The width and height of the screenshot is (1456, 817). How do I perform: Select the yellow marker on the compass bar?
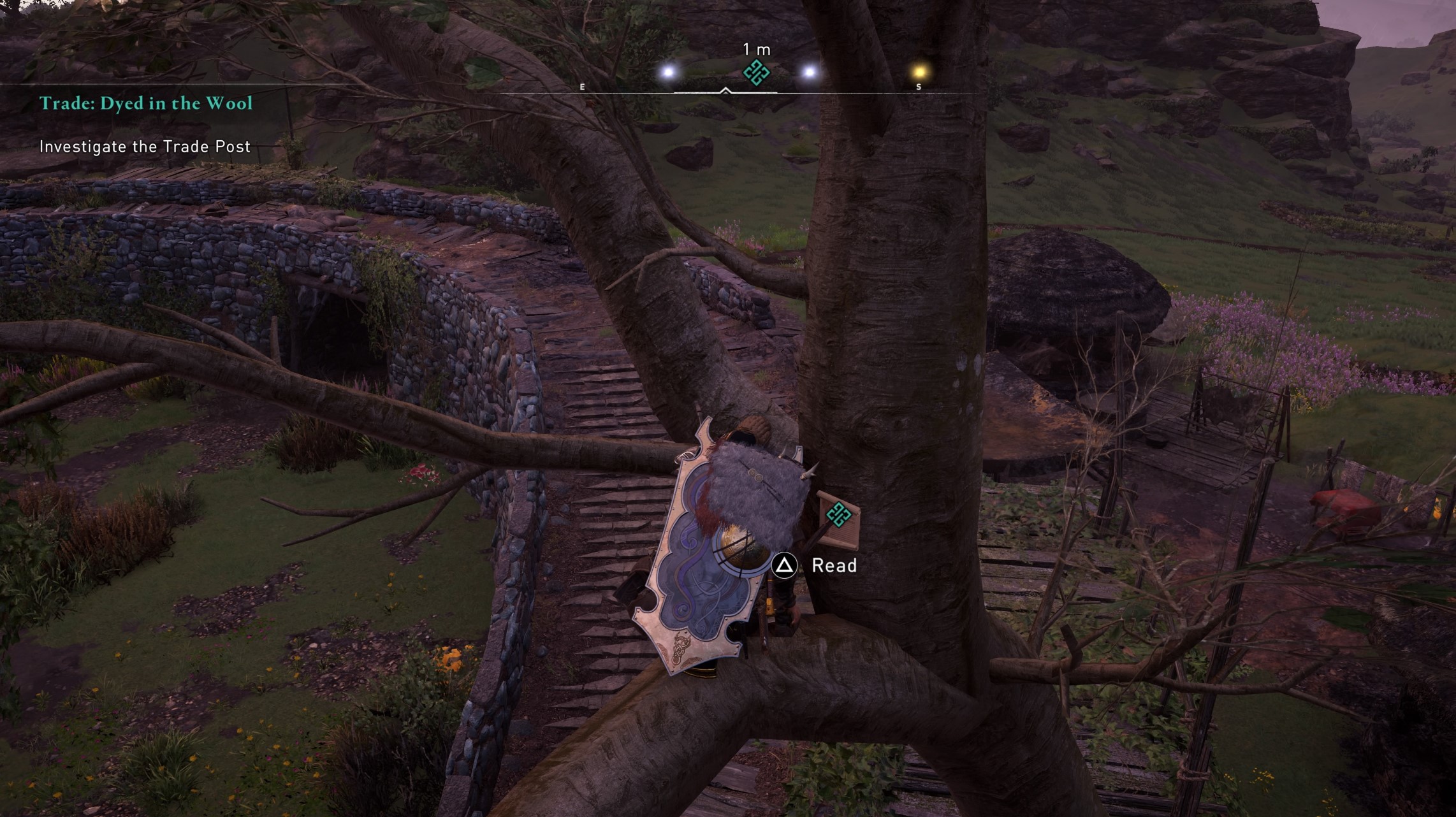(x=919, y=71)
